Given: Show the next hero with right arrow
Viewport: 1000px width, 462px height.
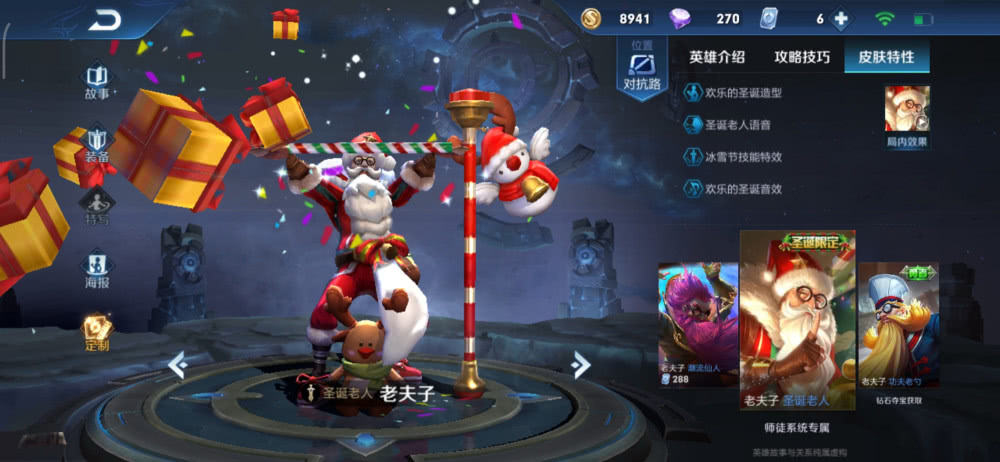Looking at the screenshot, I should tap(580, 366).
